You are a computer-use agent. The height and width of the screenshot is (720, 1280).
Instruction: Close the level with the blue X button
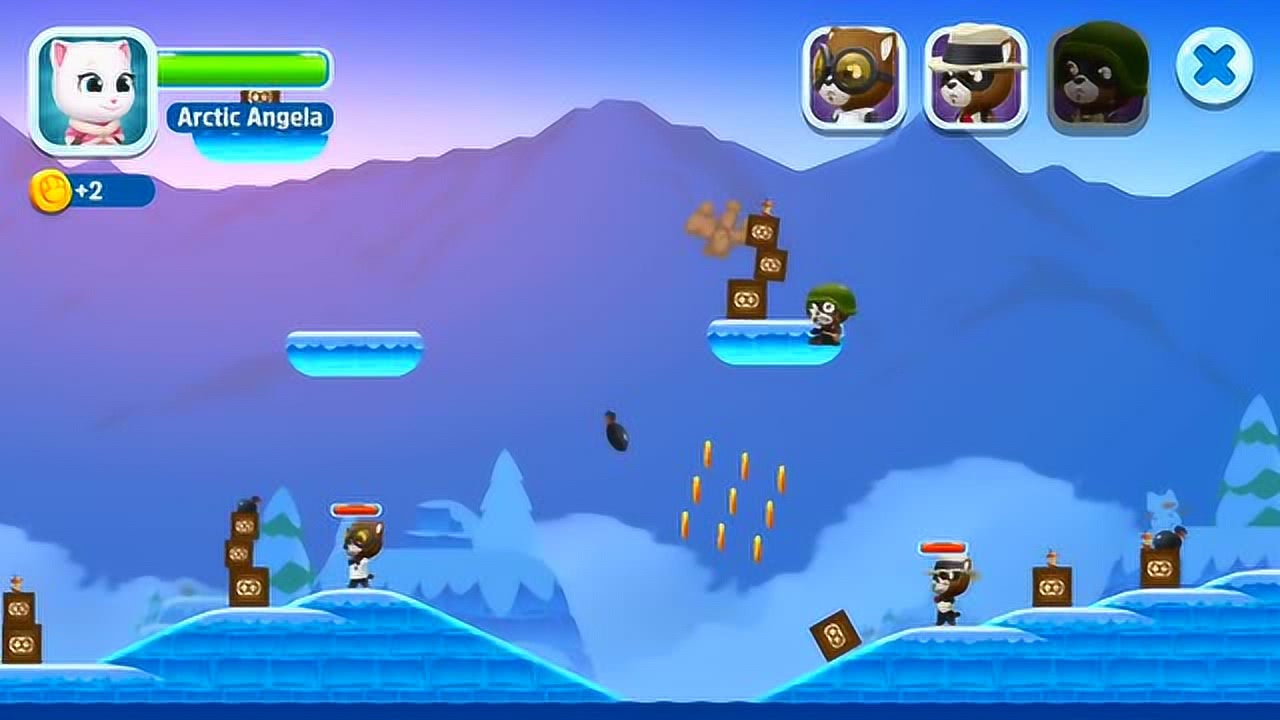pyautogui.click(x=1214, y=67)
